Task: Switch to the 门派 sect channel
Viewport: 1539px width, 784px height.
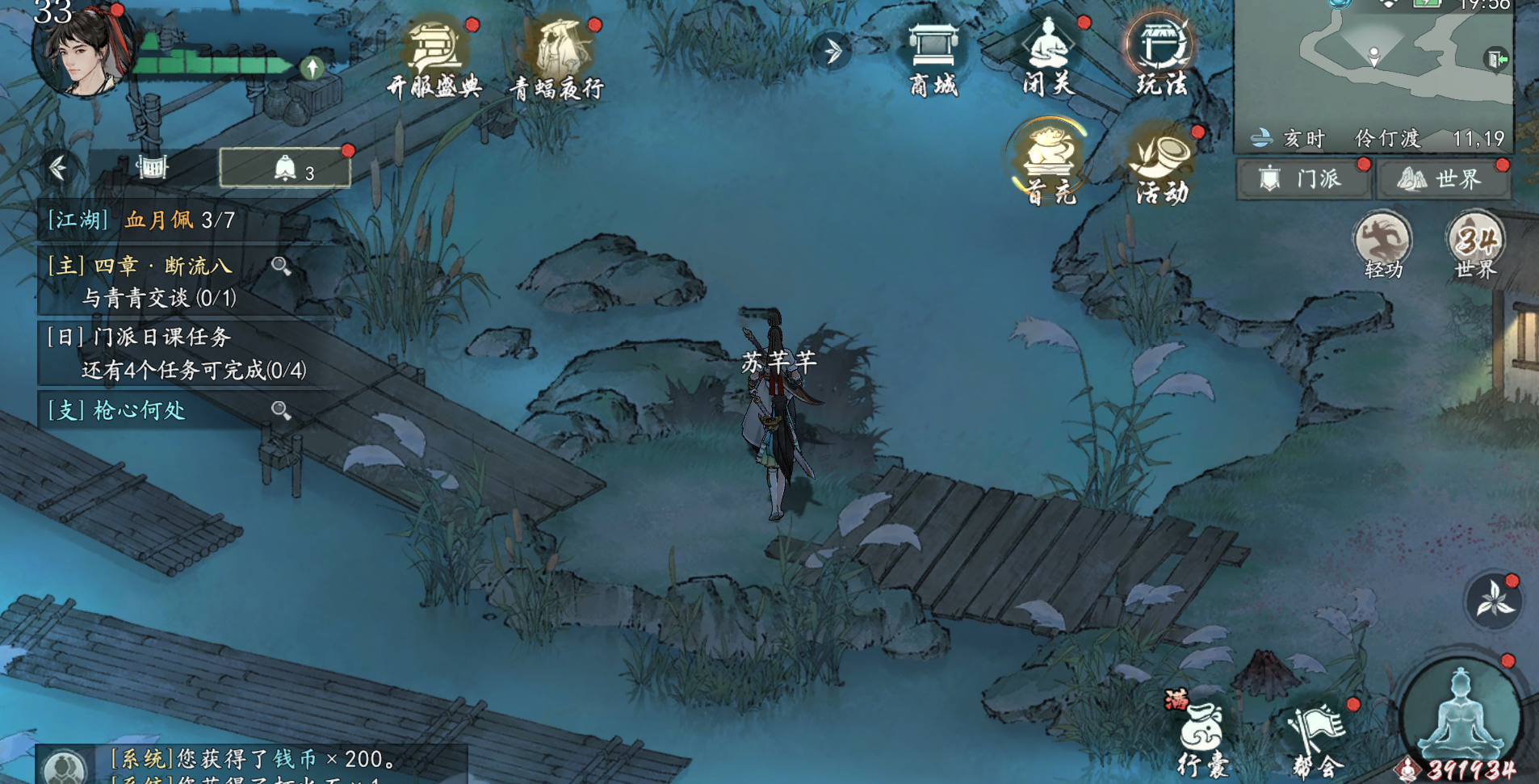Action: pyautogui.click(x=1303, y=178)
